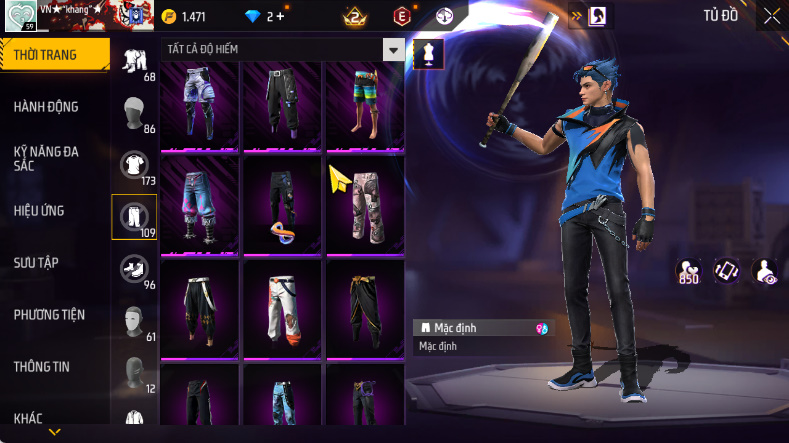Click the hide-character eye icon

(765, 271)
